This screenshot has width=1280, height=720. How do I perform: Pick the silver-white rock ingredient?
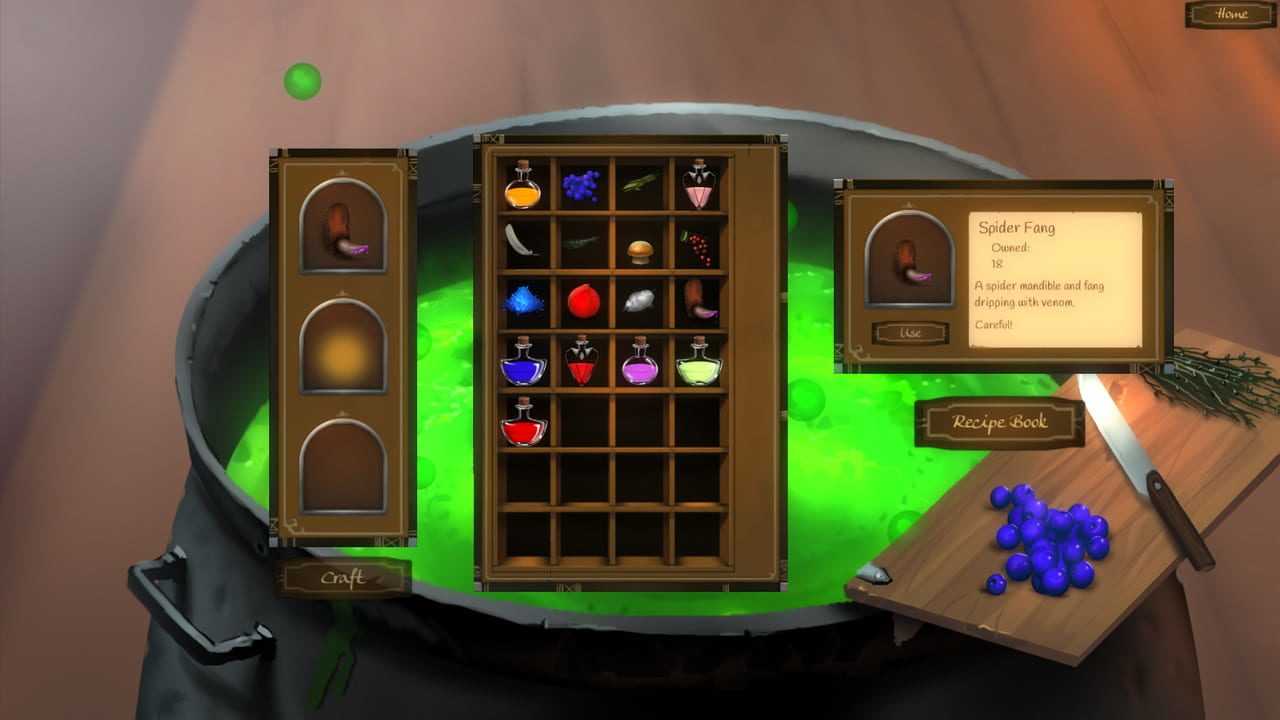coord(640,300)
